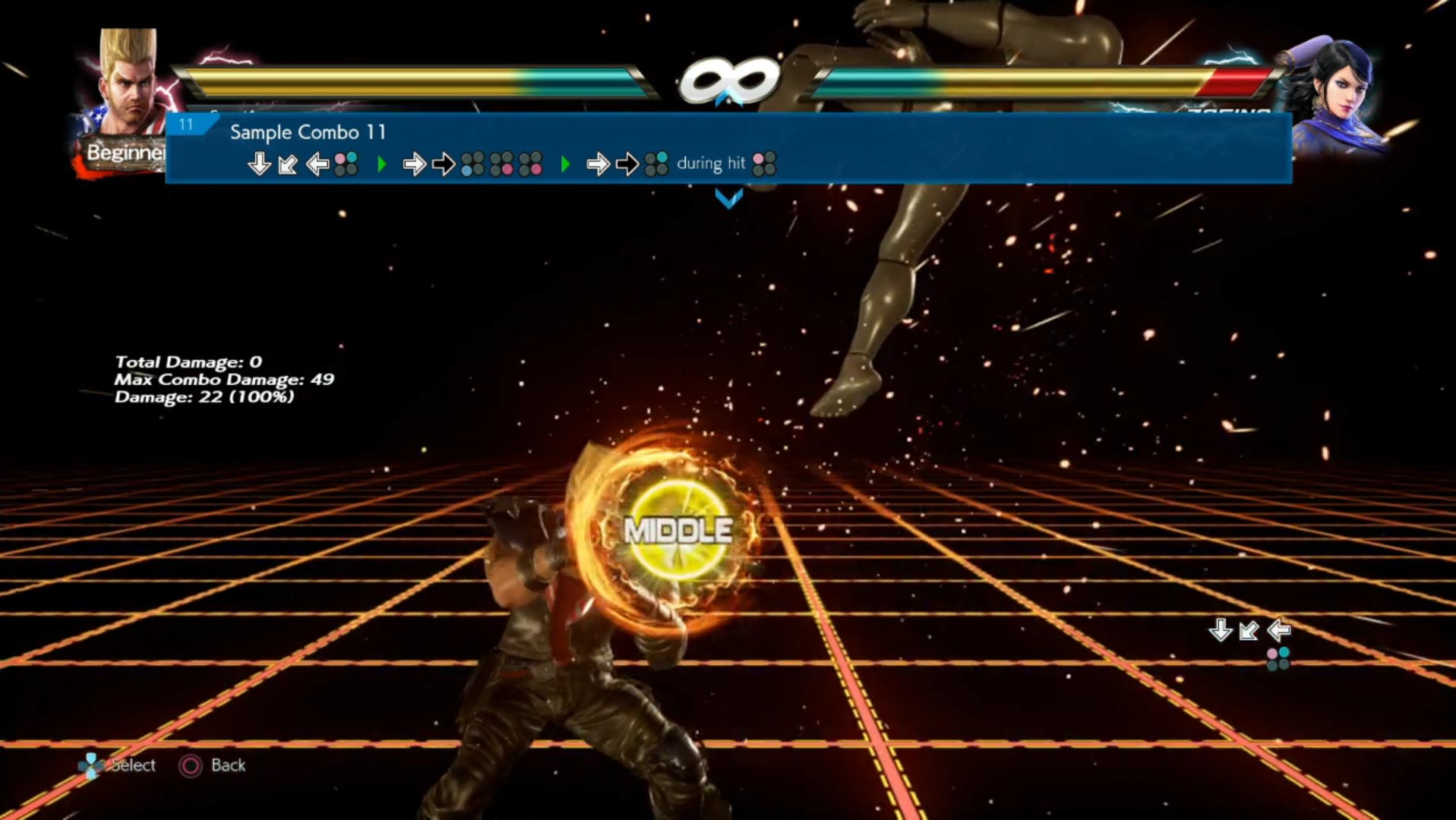Open combo entry 11 via its number badge
The height and width of the screenshot is (820, 1456).
coord(187,126)
